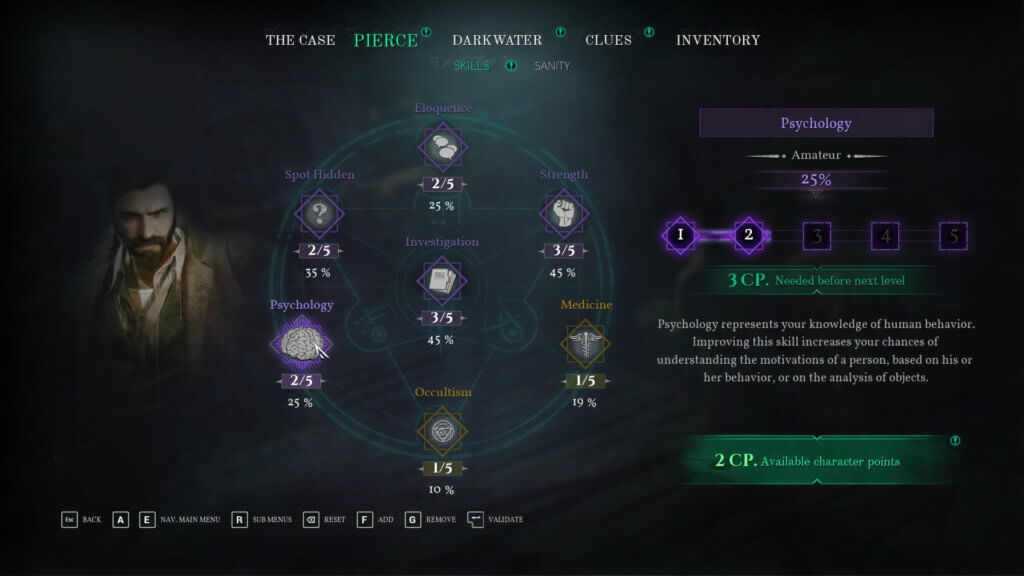The width and height of the screenshot is (1024, 576).
Task: Select the Skills sub-tab
Action: 472,66
